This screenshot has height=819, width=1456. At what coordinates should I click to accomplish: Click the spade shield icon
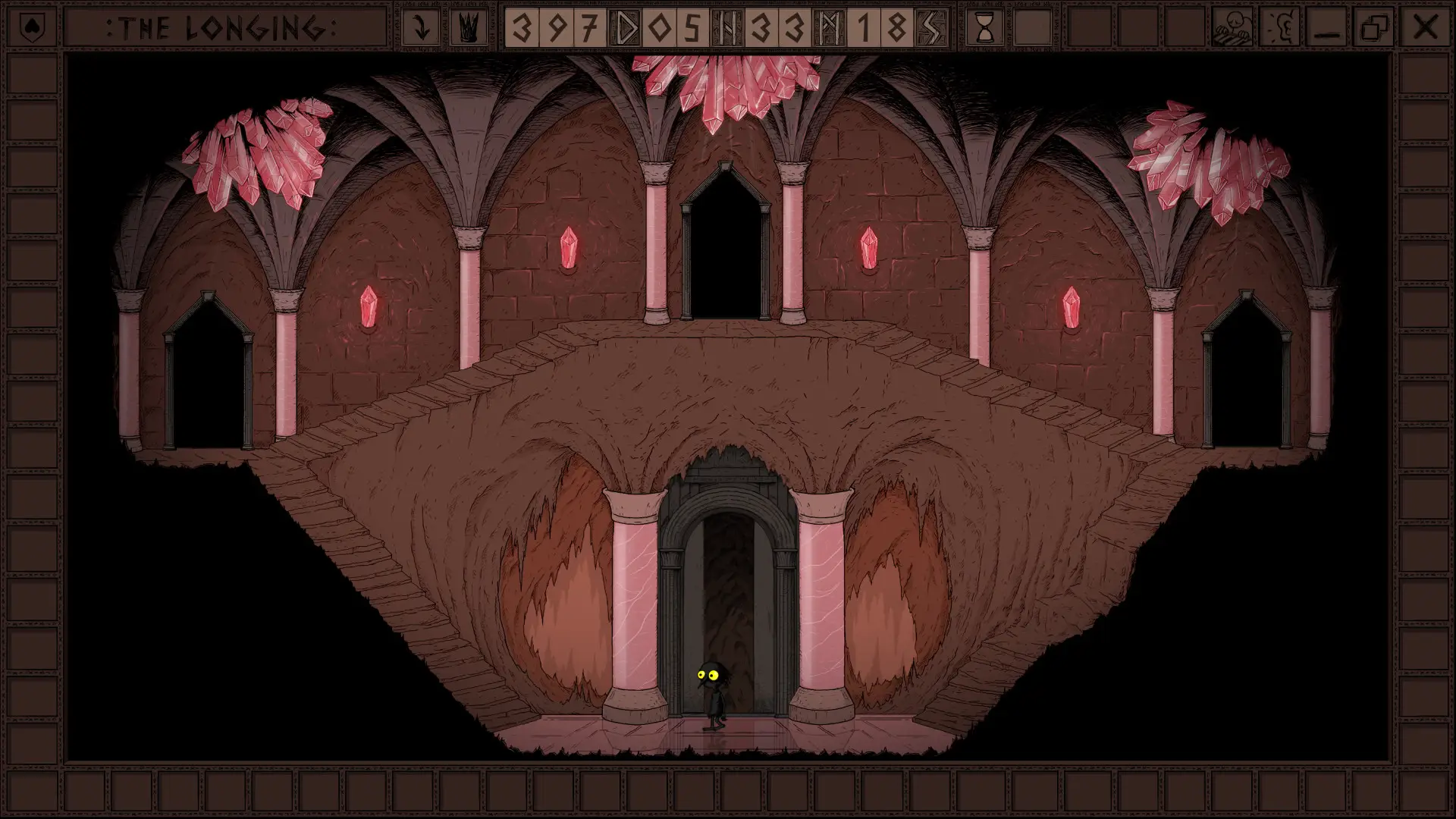pos(30,28)
